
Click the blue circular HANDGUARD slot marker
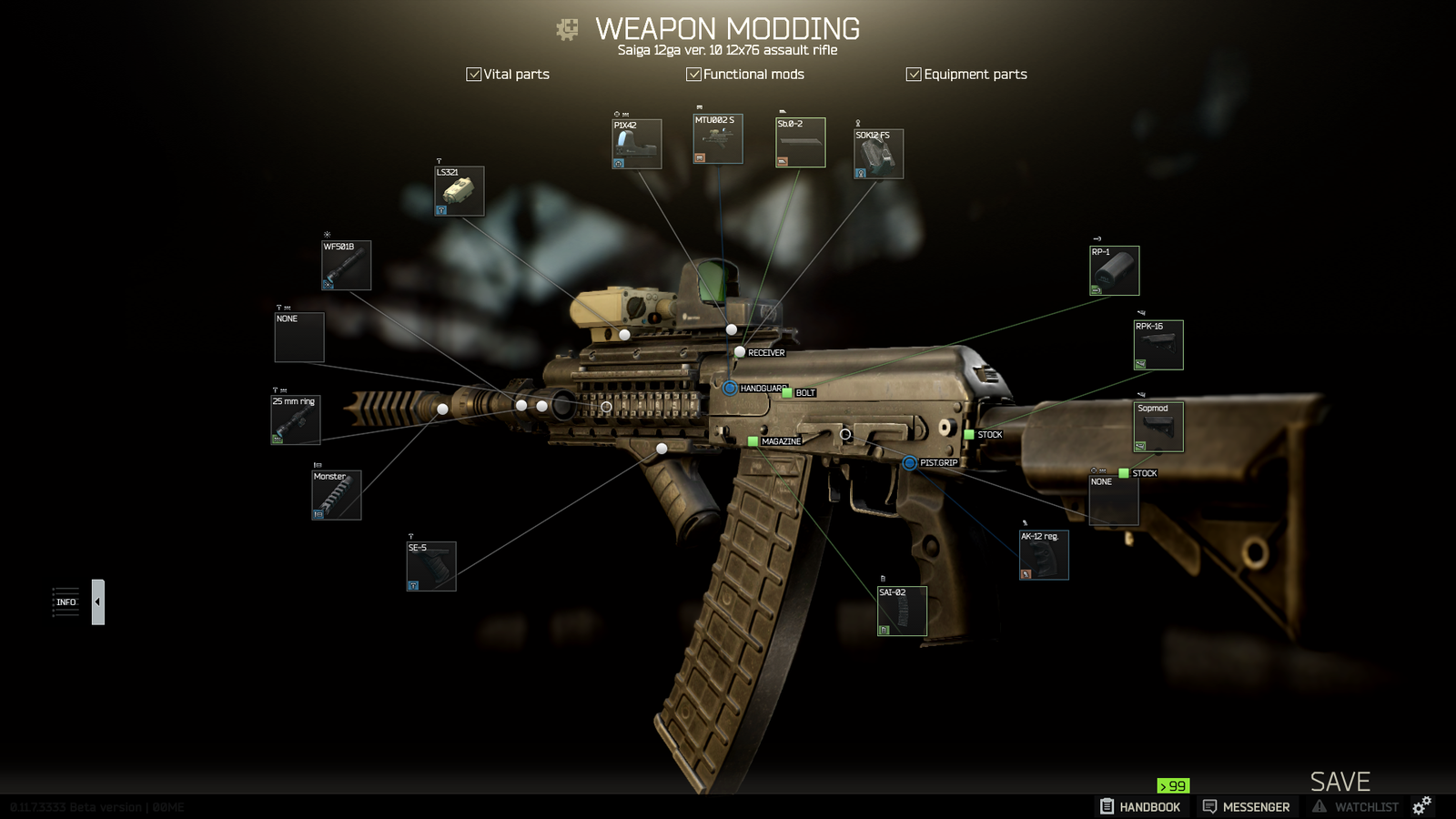pyautogui.click(x=729, y=388)
